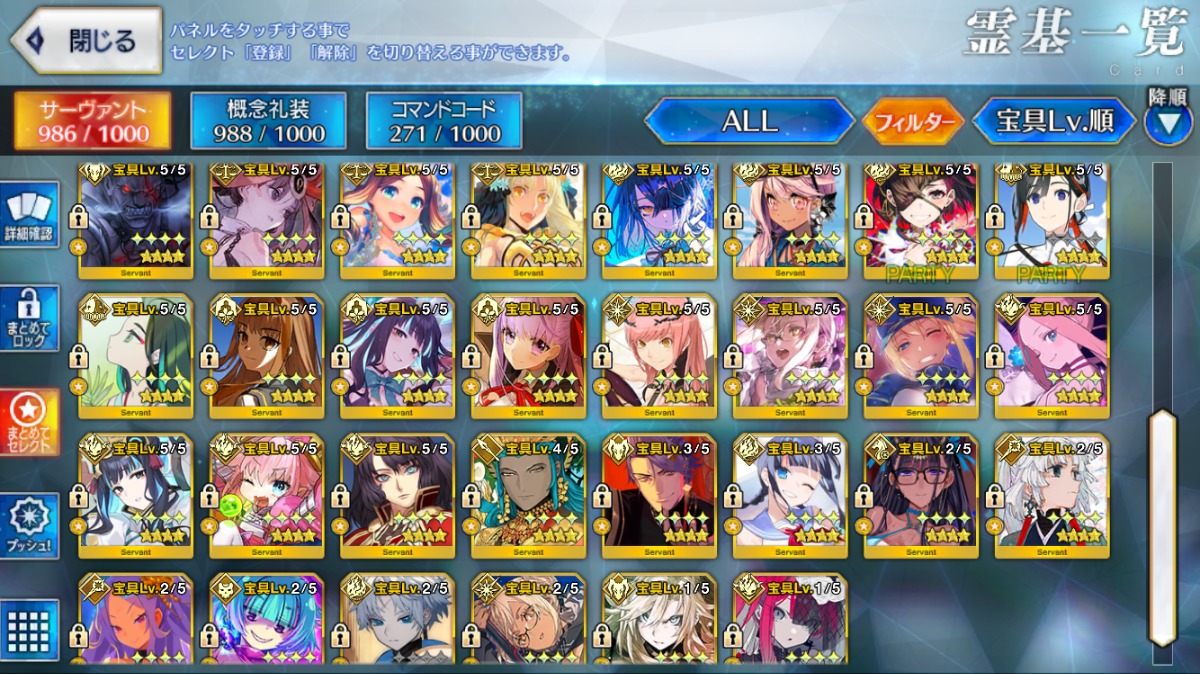Viewport: 1200px width, 674px height.
Task: Open the コマンドコード tab
Action: (444, 121)
